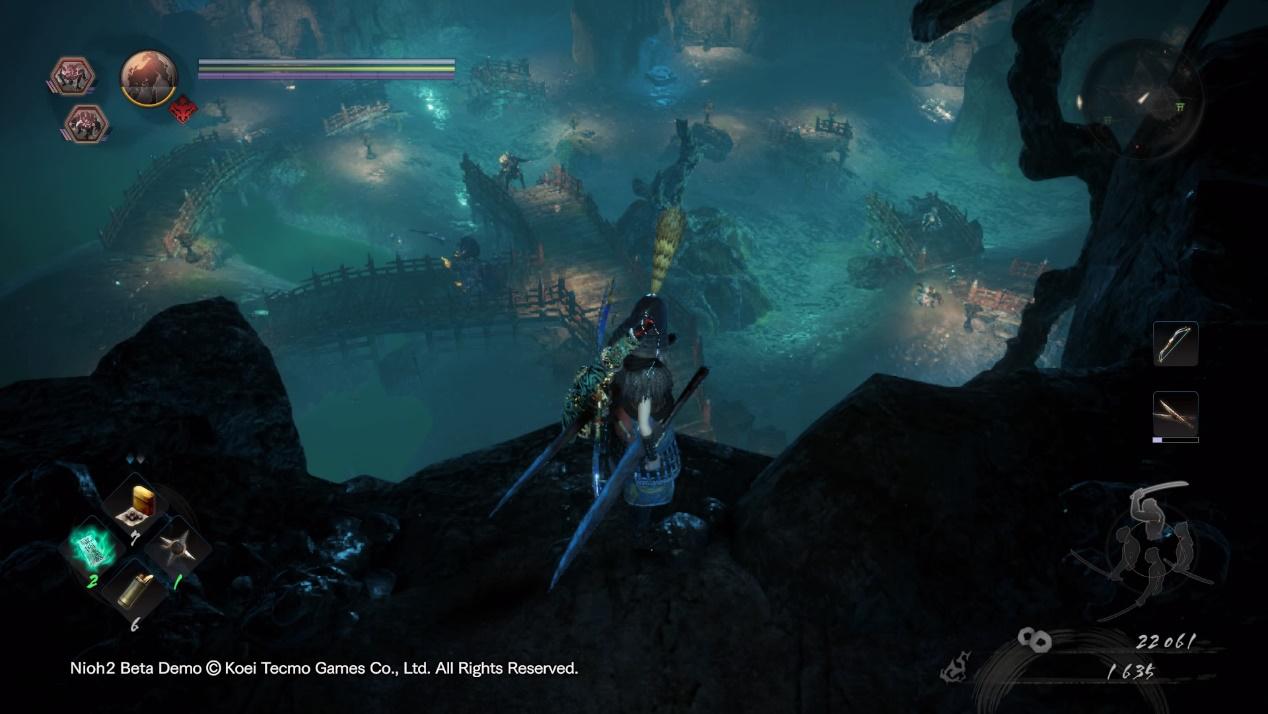This screenshot has height=714, width=1268.
Task: Select the shuriken shortcut slot
Action: 178,549
